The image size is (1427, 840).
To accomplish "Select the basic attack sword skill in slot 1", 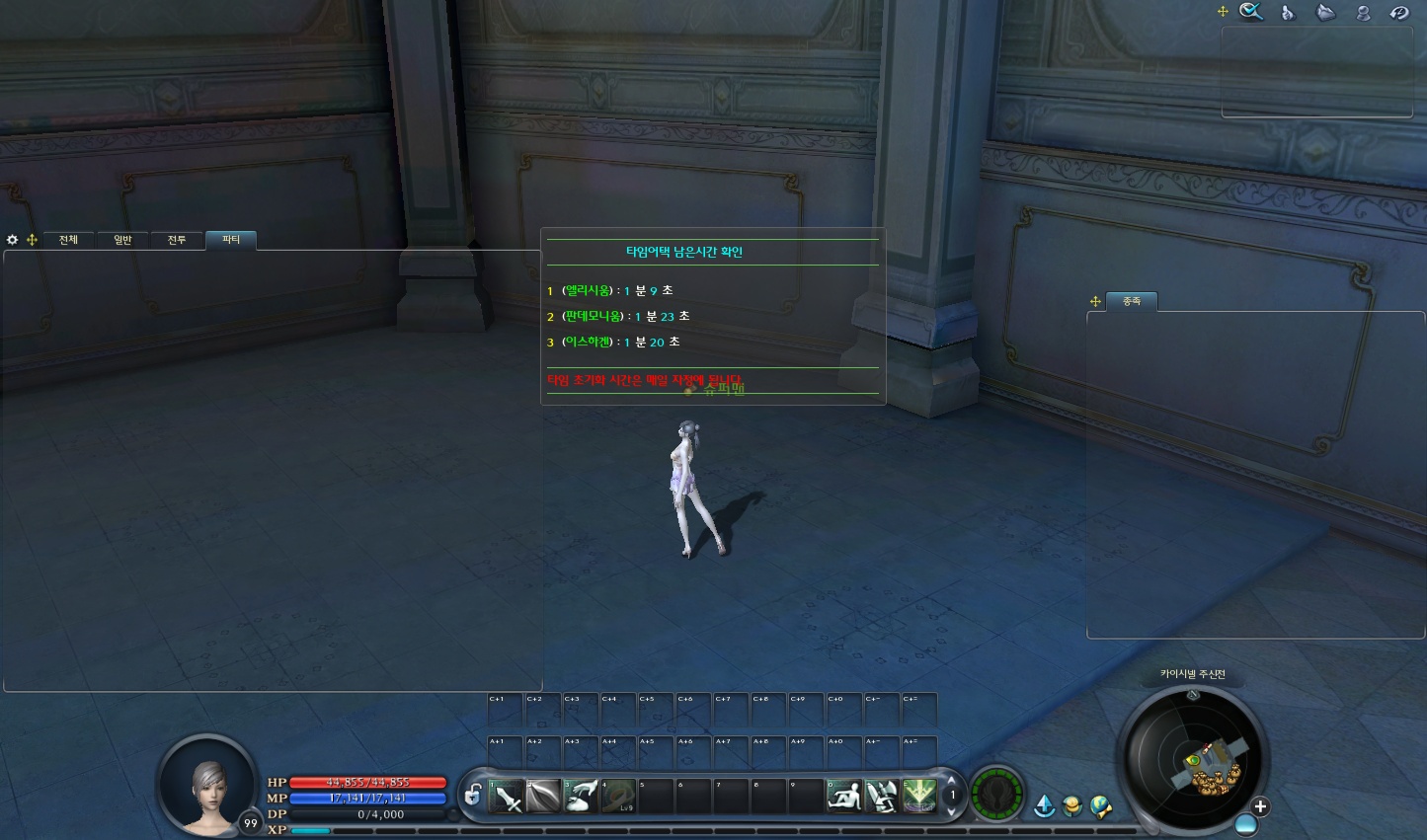I will click(506, 795).
